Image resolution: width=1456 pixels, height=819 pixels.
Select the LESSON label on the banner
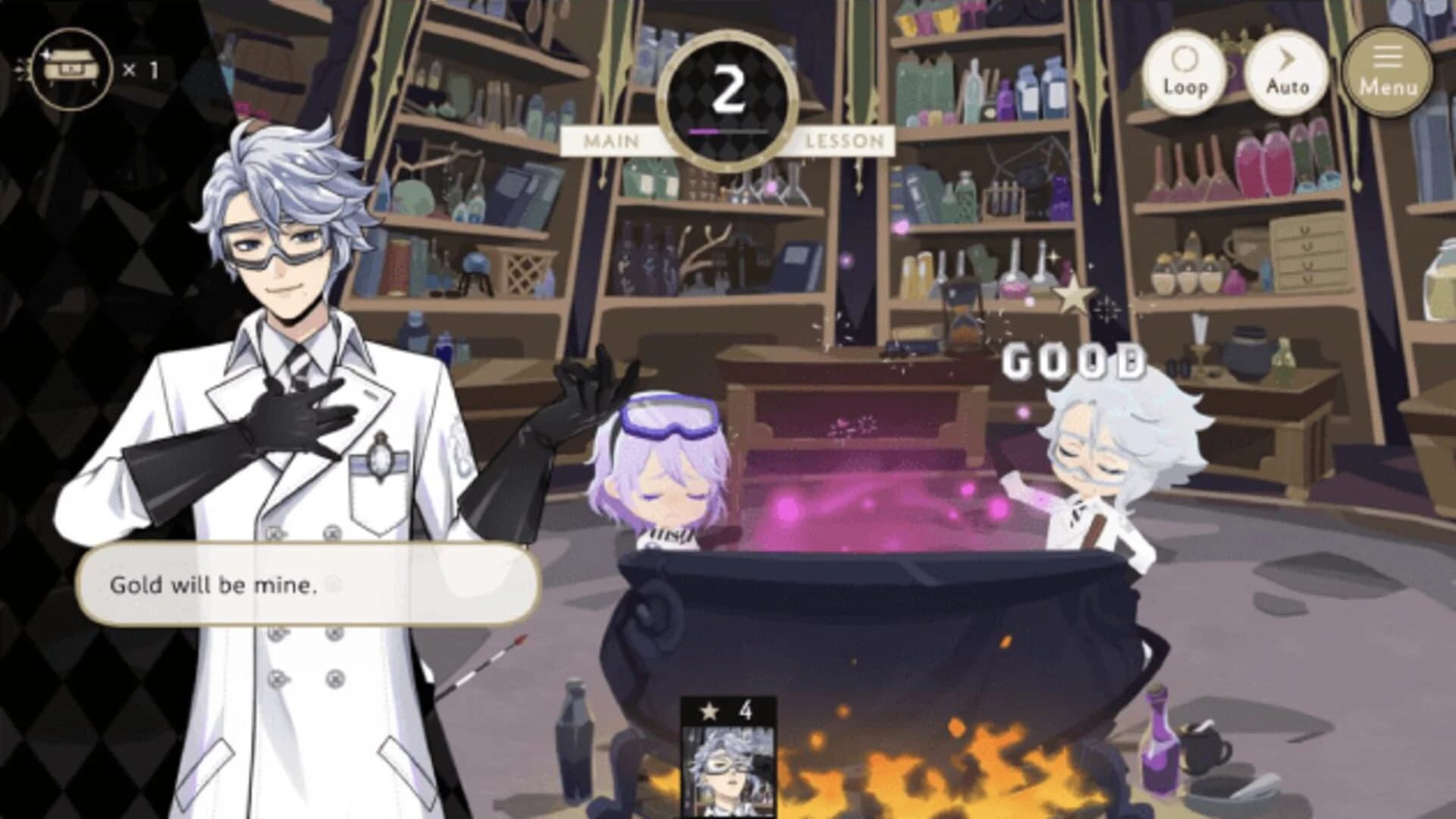(844, 140)
